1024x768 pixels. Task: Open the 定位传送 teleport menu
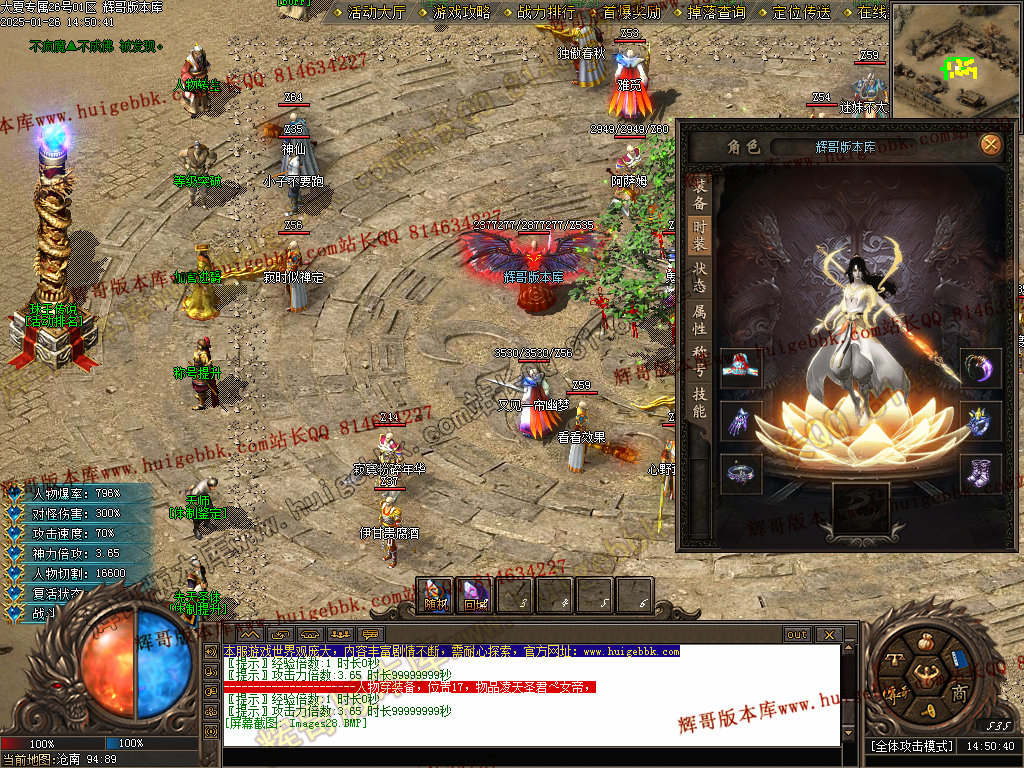click(x=802, y=13)
